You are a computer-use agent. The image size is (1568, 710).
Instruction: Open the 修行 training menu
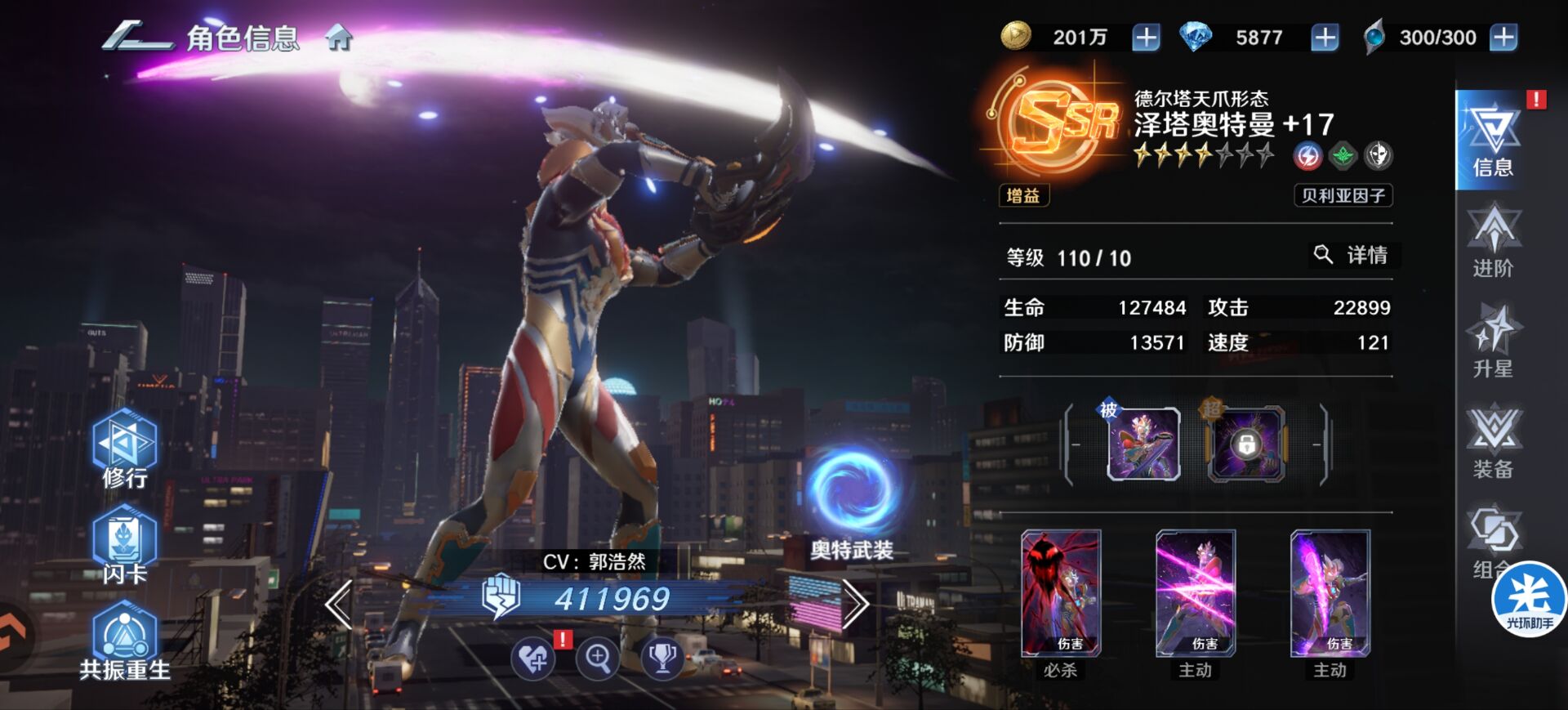point(124,449)
